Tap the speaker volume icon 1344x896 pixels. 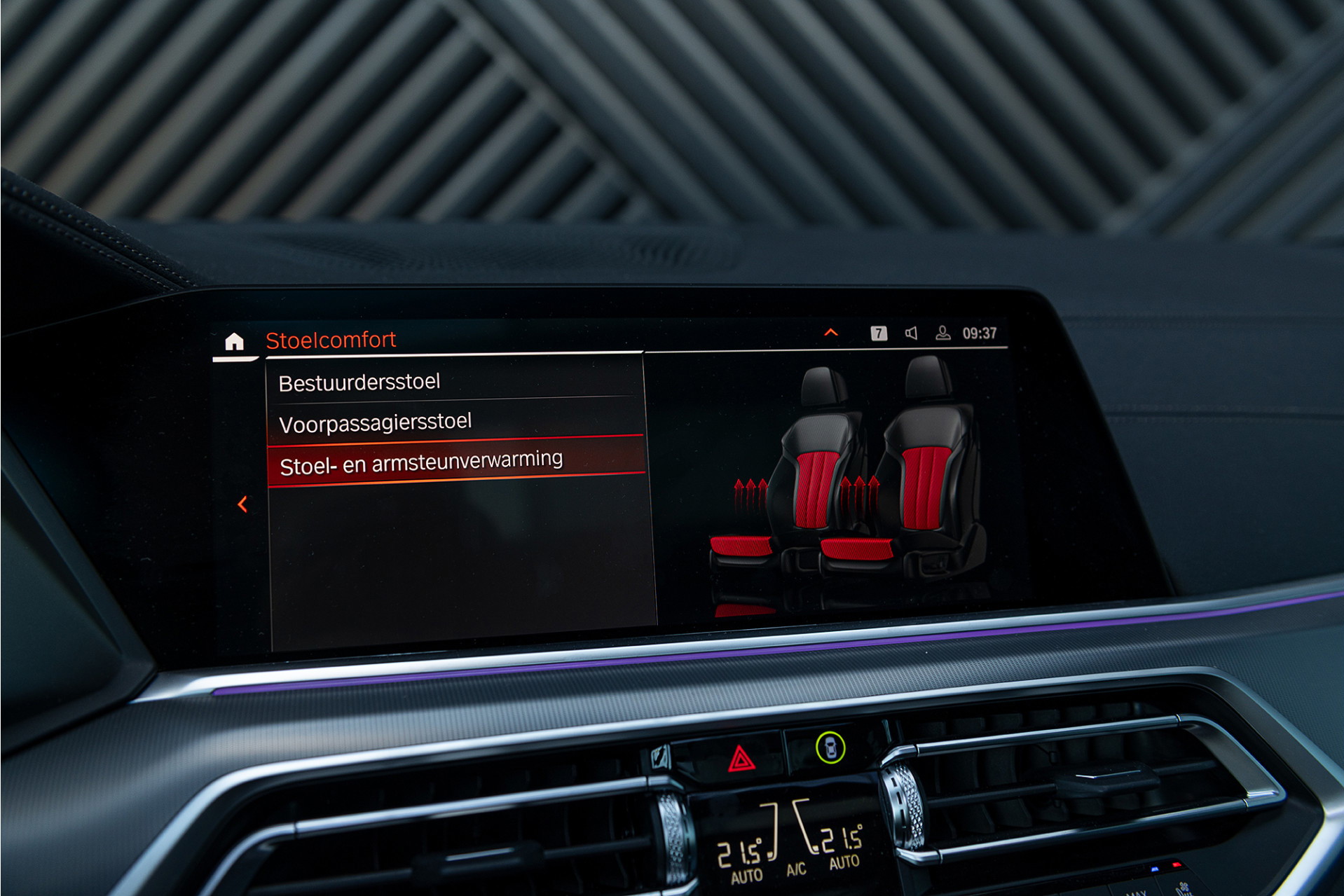tap(911, 333)
